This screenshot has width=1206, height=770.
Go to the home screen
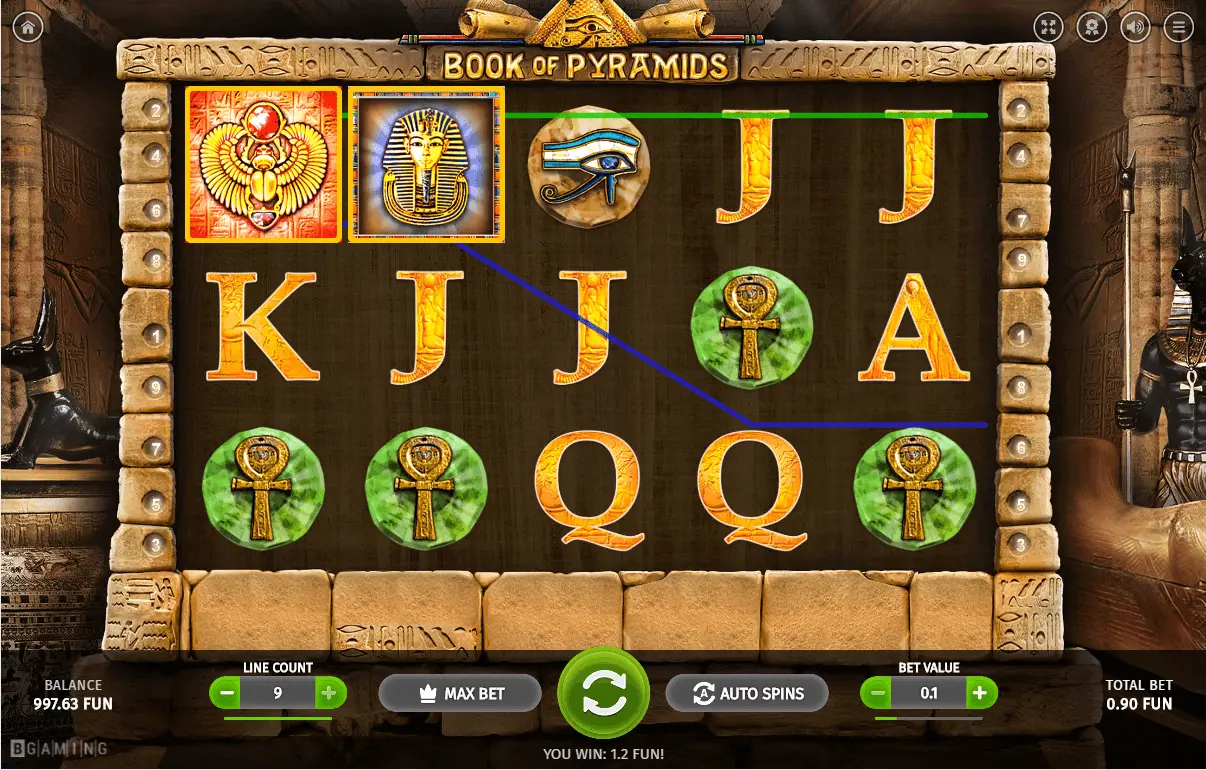pyautogui.click(x=27, y=28)
